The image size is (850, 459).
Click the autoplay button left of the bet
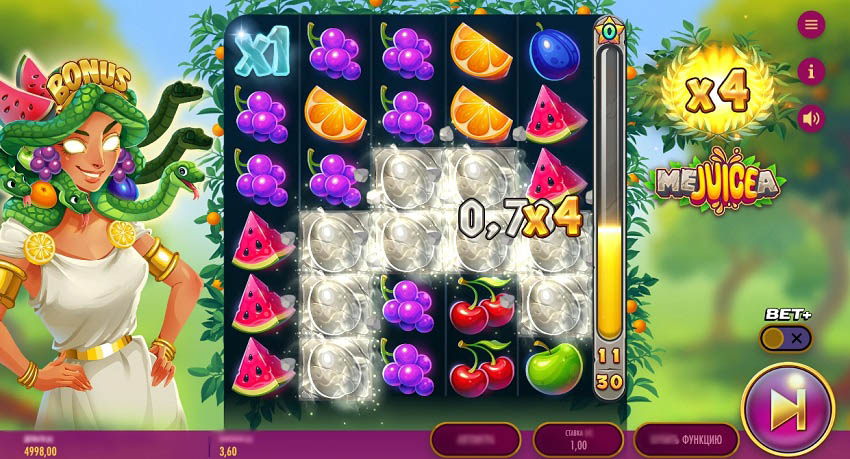pos(475,439)
